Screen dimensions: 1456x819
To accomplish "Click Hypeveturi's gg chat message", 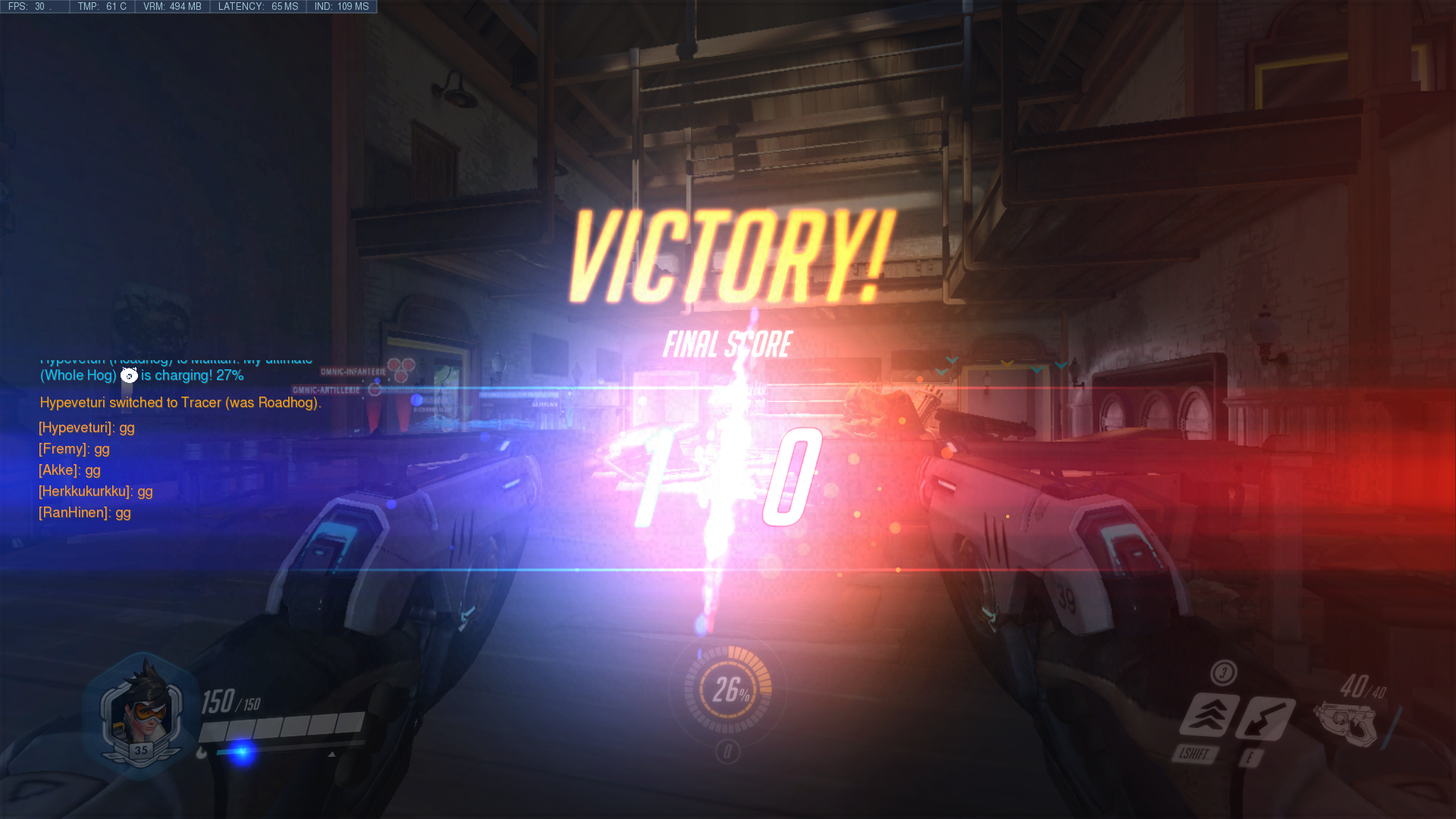I will (x=86, y=428).
